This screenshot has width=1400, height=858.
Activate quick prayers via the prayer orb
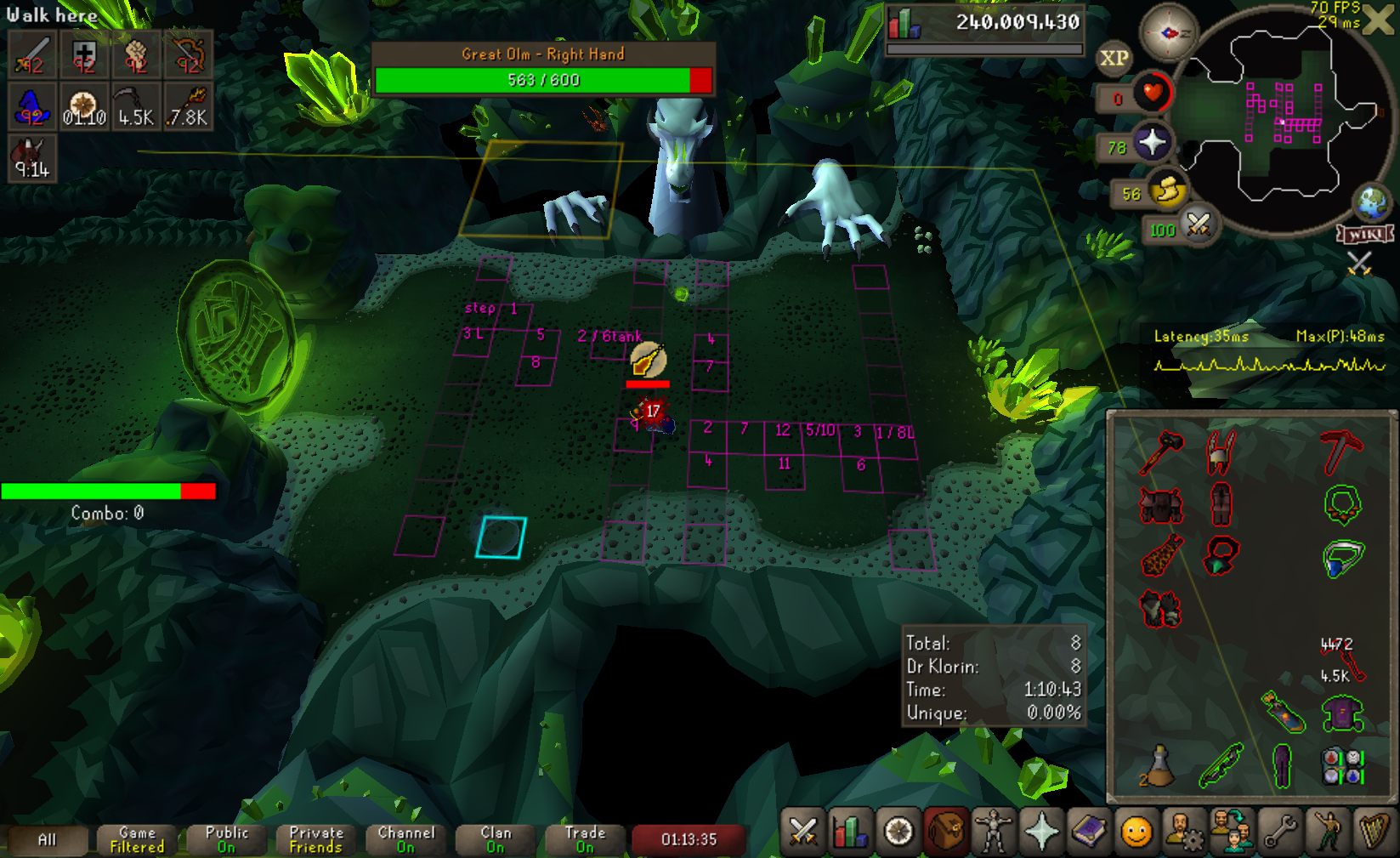click(1152, 142)
